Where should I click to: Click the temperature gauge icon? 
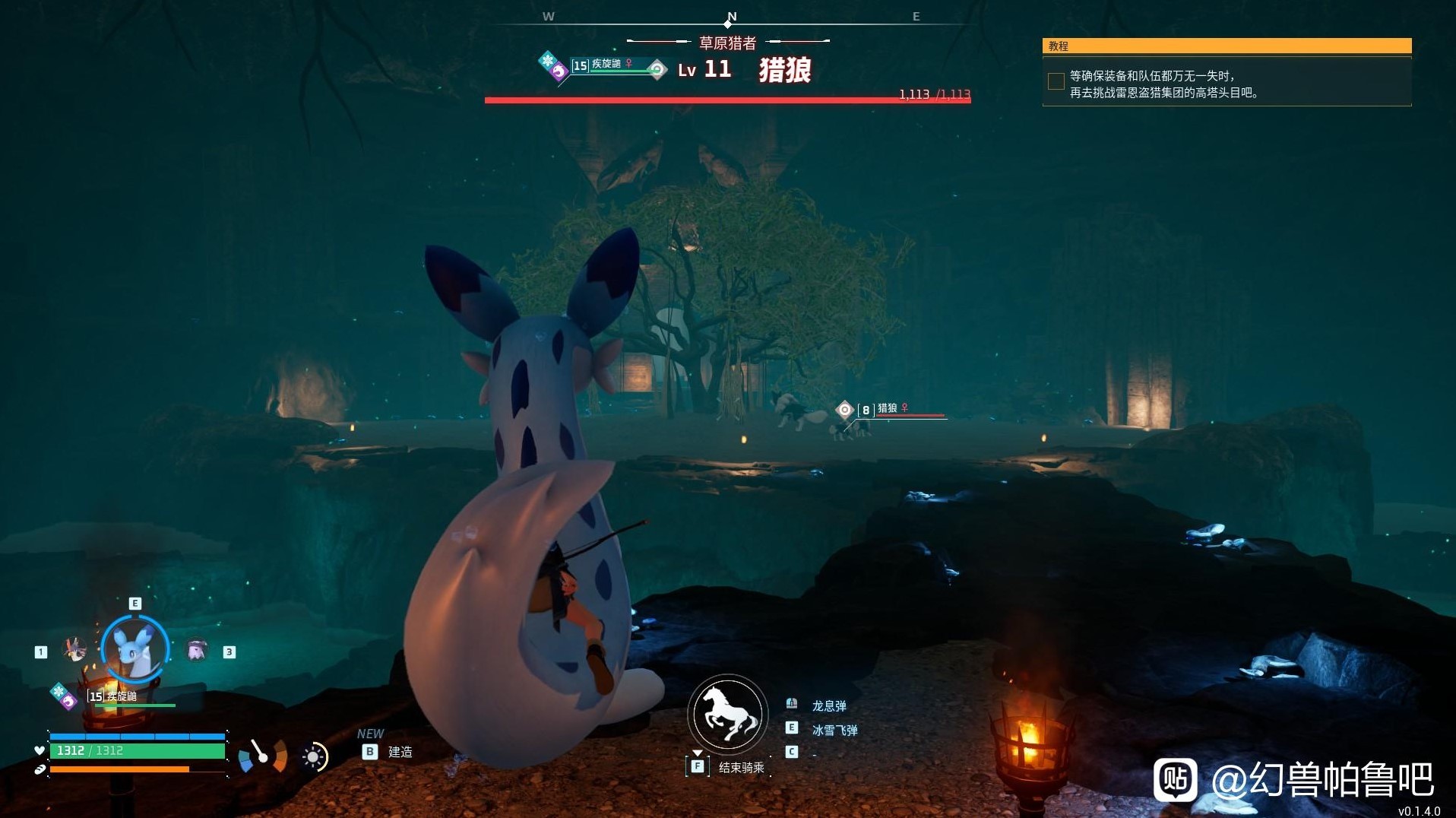coord(262,755)
